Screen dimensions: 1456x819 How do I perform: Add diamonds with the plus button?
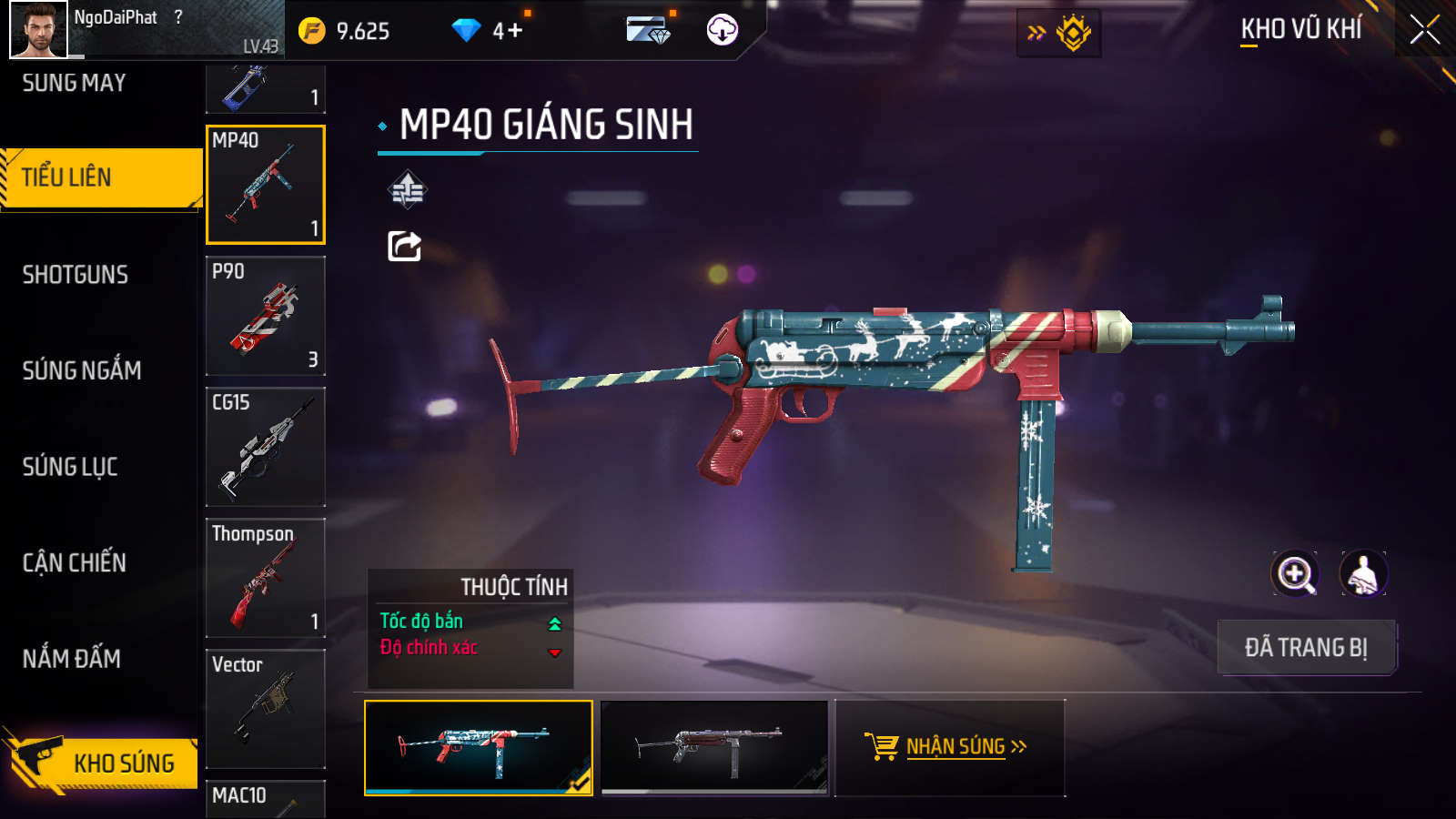tap(515, 31)
